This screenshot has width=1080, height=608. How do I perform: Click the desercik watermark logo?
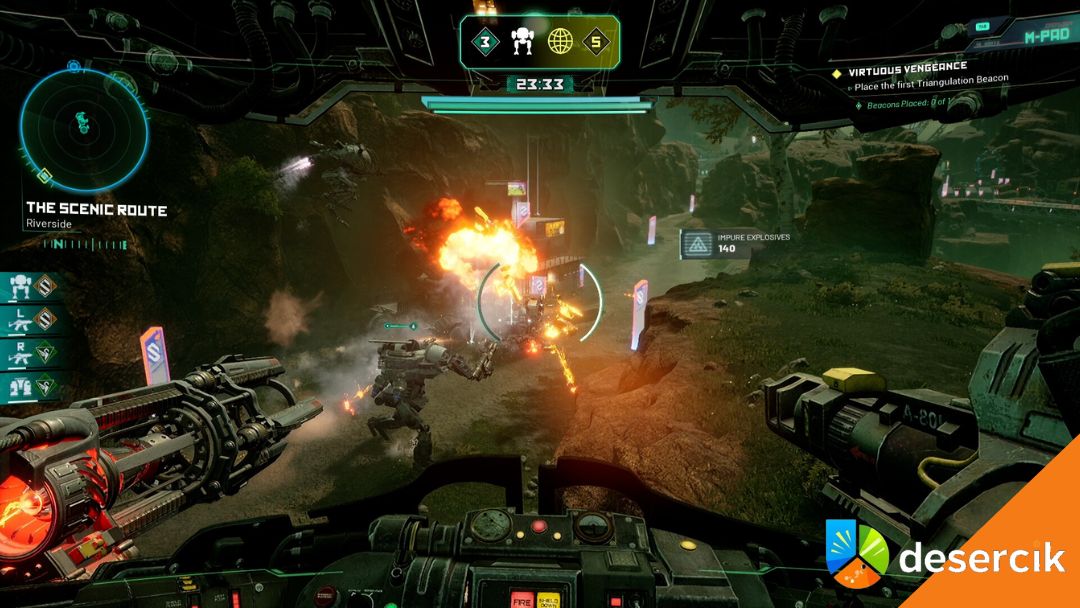[x=945, y=555]
